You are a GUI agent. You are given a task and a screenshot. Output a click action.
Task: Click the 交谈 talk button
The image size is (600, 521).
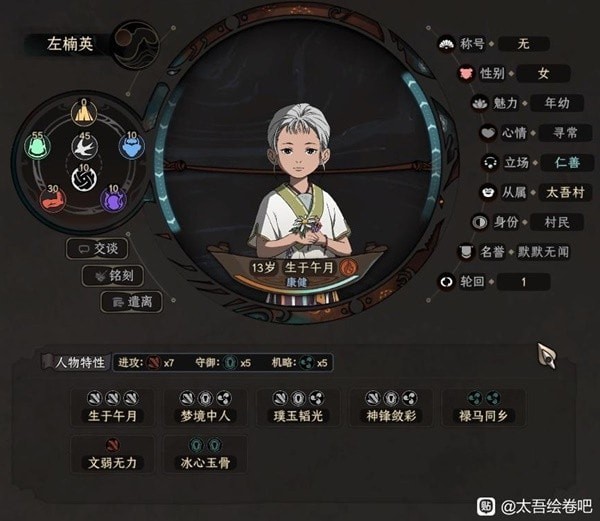coord(101,248)
